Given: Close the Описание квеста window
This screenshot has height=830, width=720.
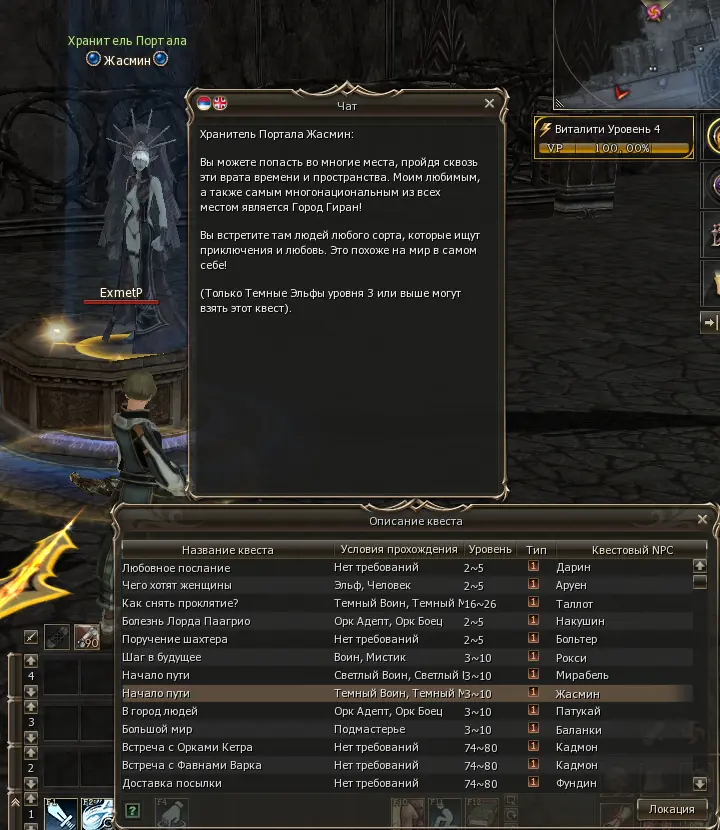Looking at the screenshot, I should 700,520.
